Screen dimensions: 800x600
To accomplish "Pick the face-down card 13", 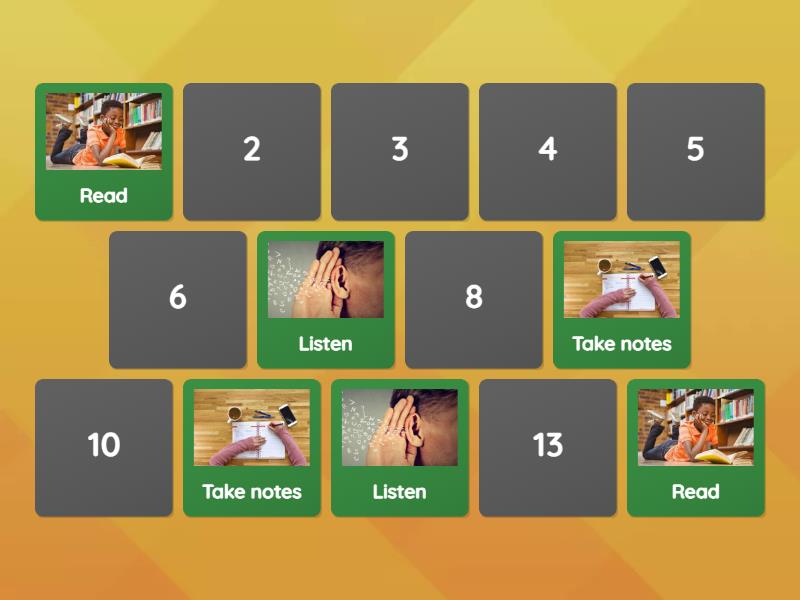I will click(548, 447).
